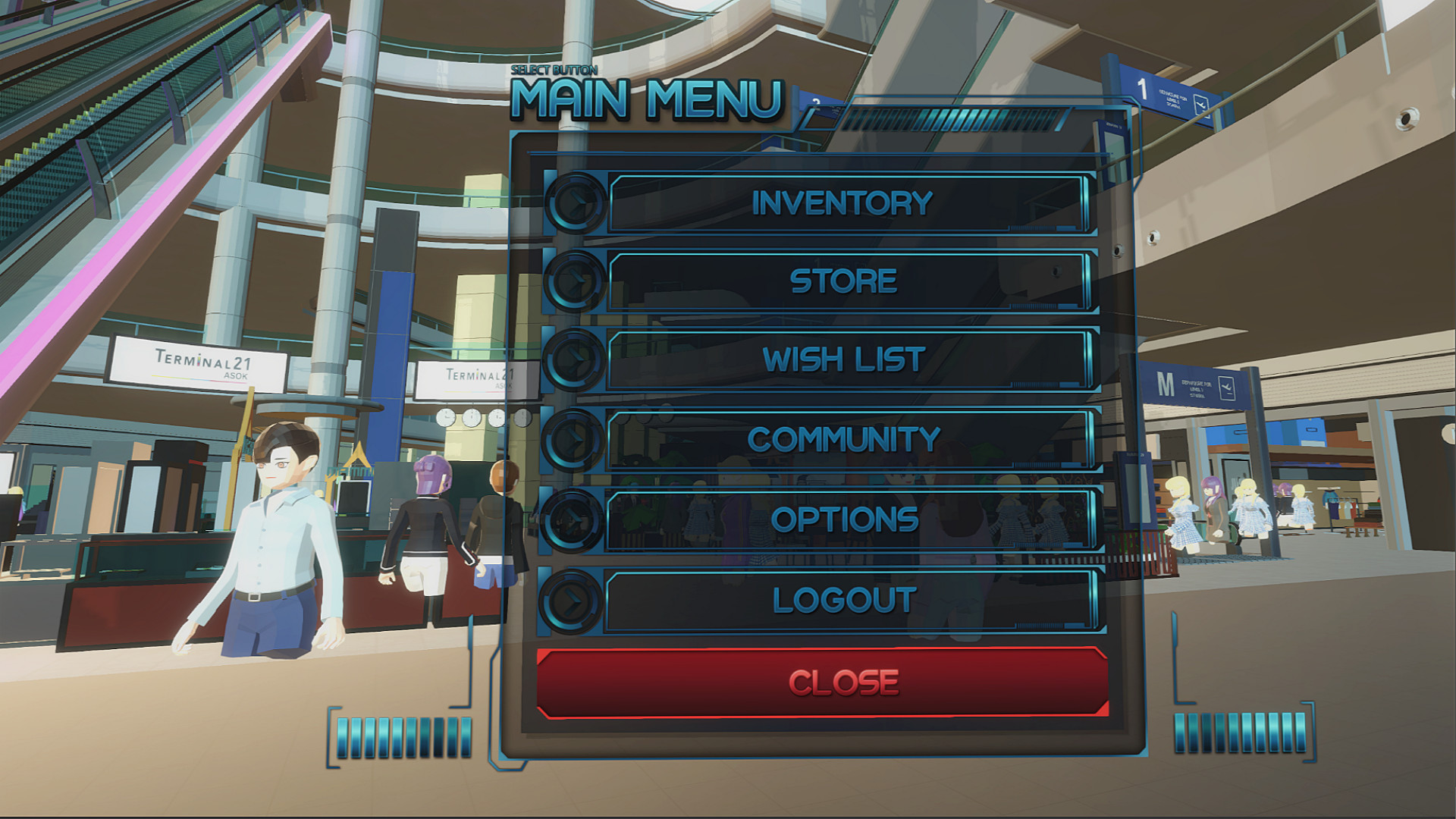Click the SELECT BUTTON label above the title
Viewport: 1456px width, 819px height.
556,68
